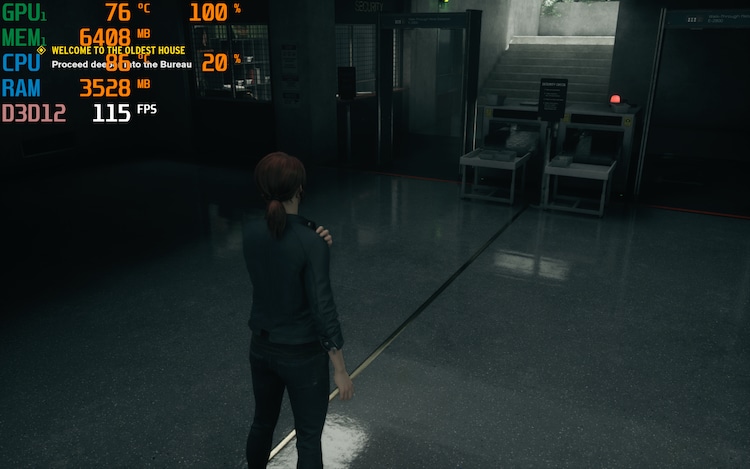Select the 'Welcome to the Oldest House' mission tracker
Image resolution: width=750 pixels, height=469 pixels.
pyautogui.click(x=117, y=50)
